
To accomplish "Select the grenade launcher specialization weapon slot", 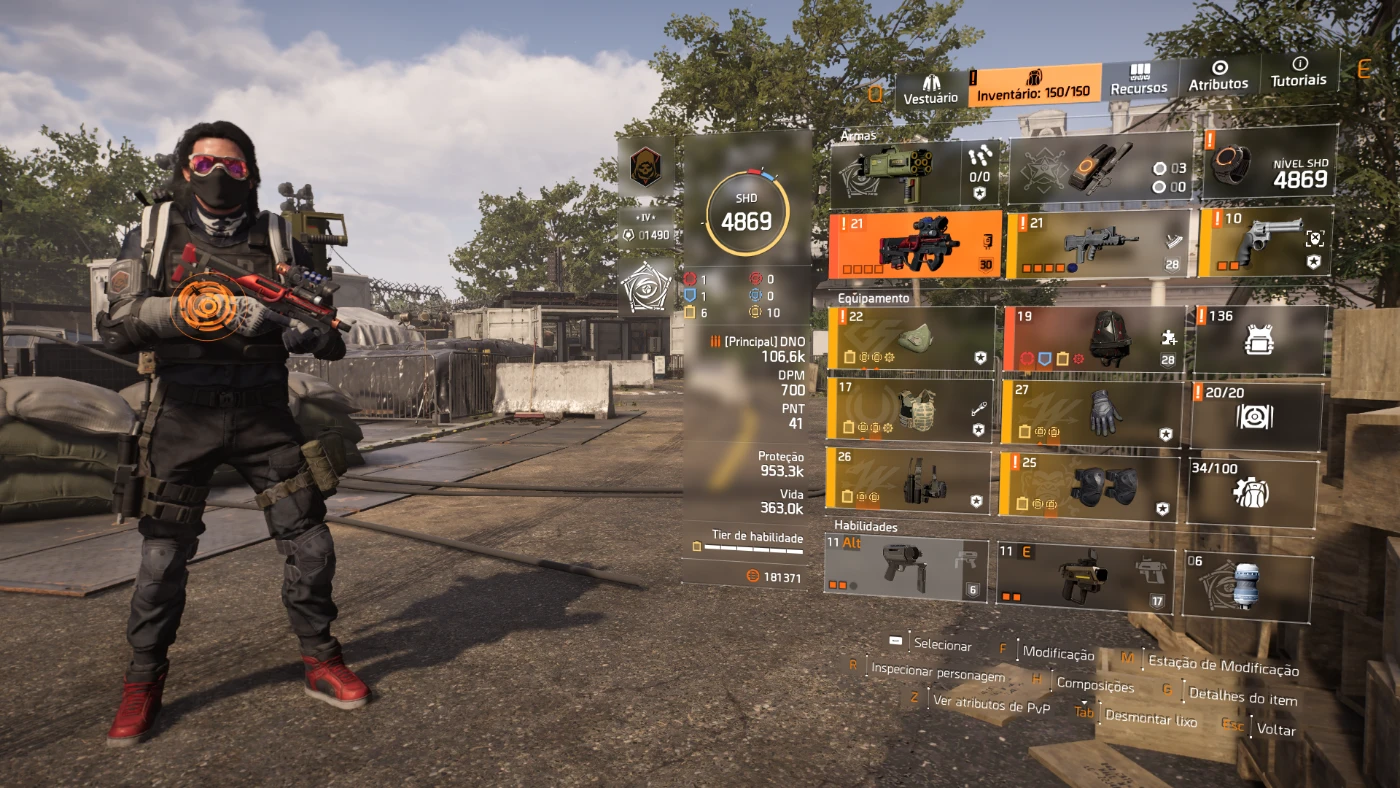I will (x=914, y=175).
